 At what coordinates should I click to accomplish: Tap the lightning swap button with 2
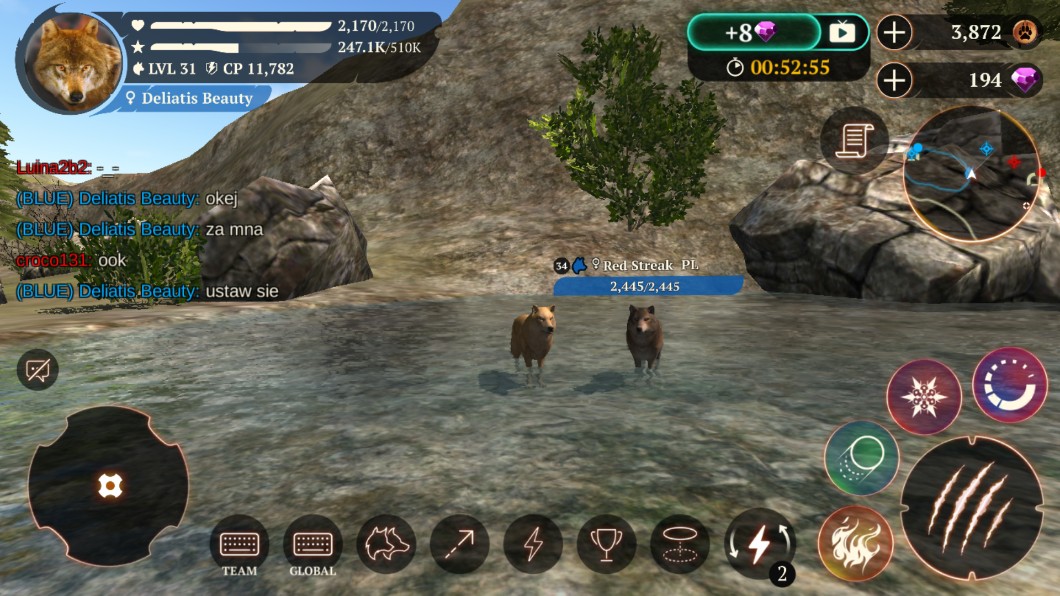click(759, 544)
